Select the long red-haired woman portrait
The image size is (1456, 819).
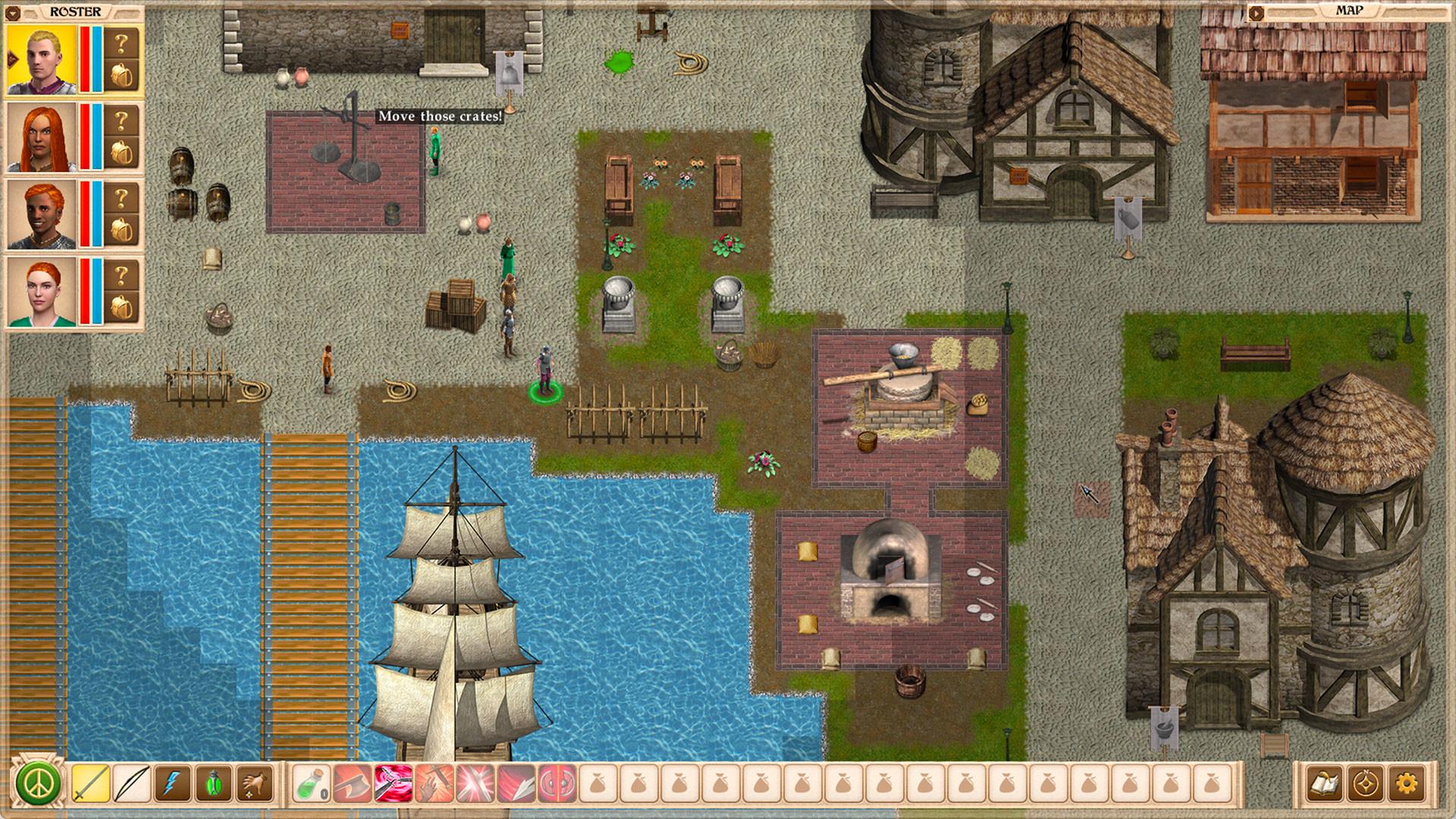coord(42,137)
